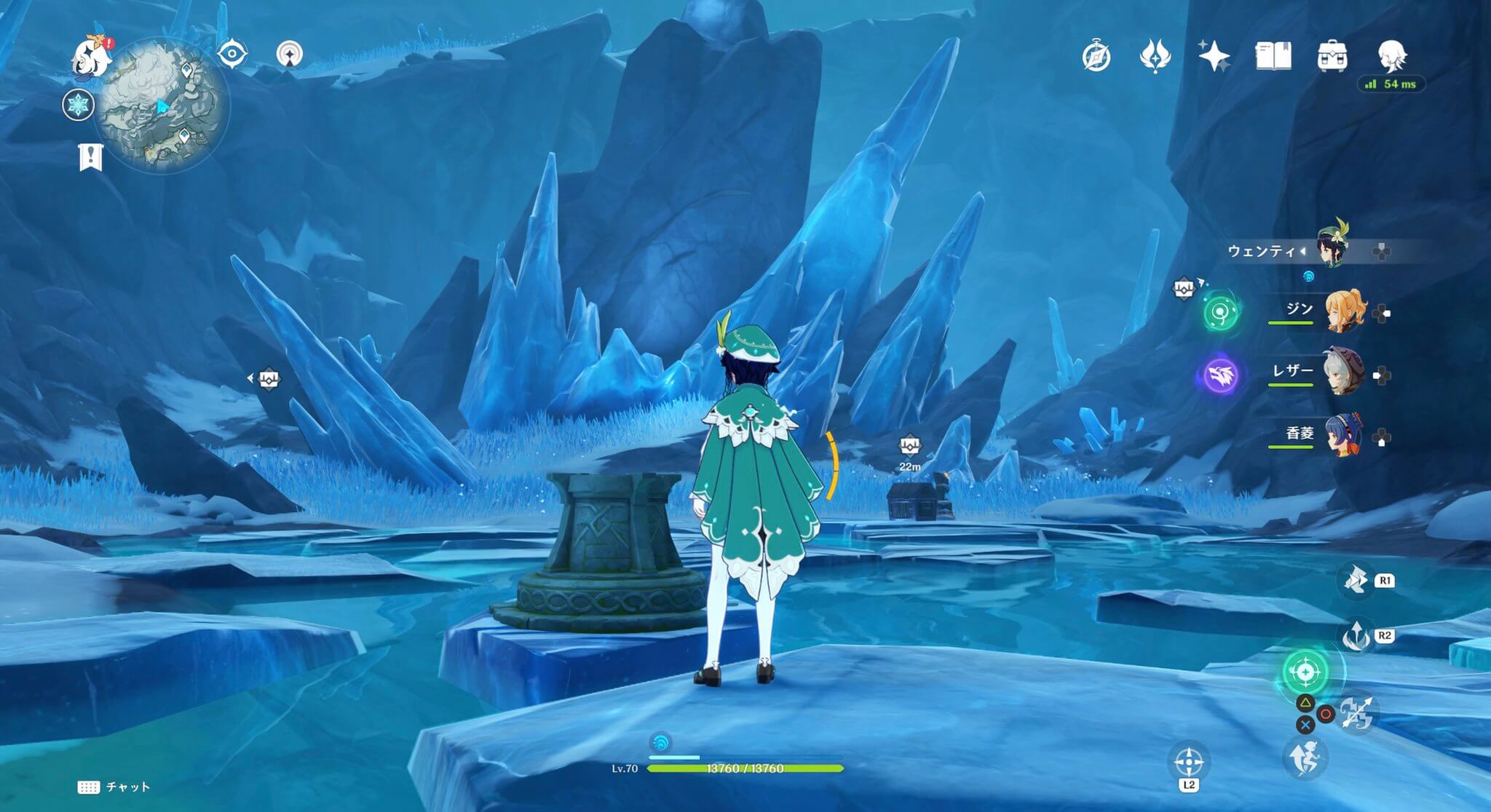Open the Paimon menu
This screenshot has width=1491, height=812.
click(x=92, y=57)
